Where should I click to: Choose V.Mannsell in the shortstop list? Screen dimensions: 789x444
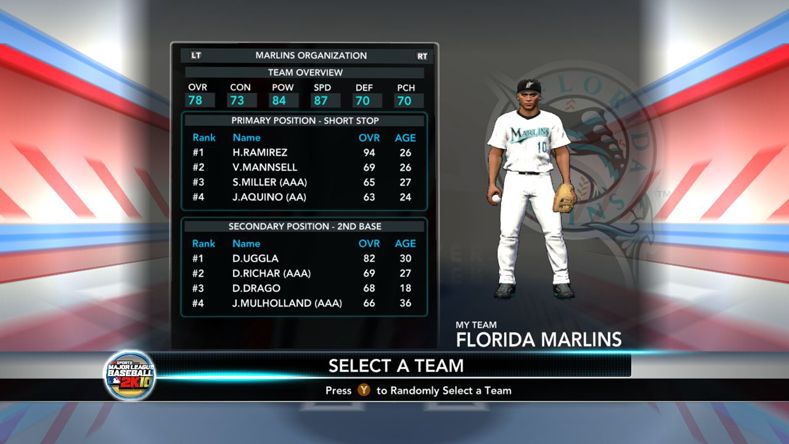point(304,167)
